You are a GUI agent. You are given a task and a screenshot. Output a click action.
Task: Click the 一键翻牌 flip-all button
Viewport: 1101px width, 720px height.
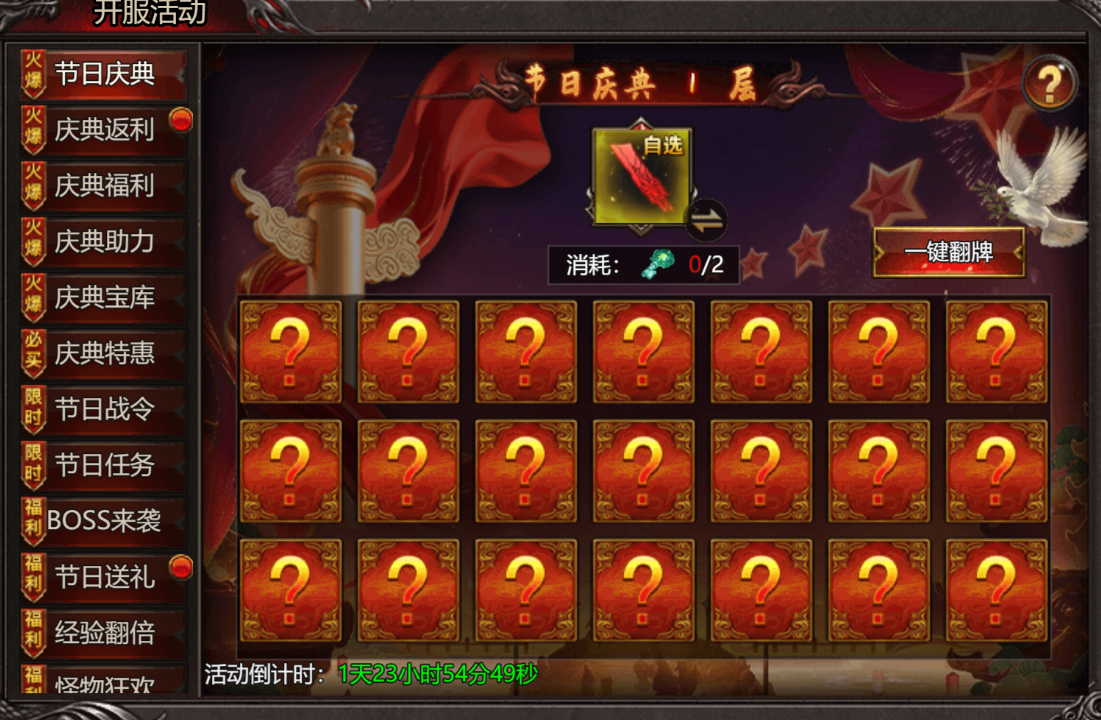948,252
